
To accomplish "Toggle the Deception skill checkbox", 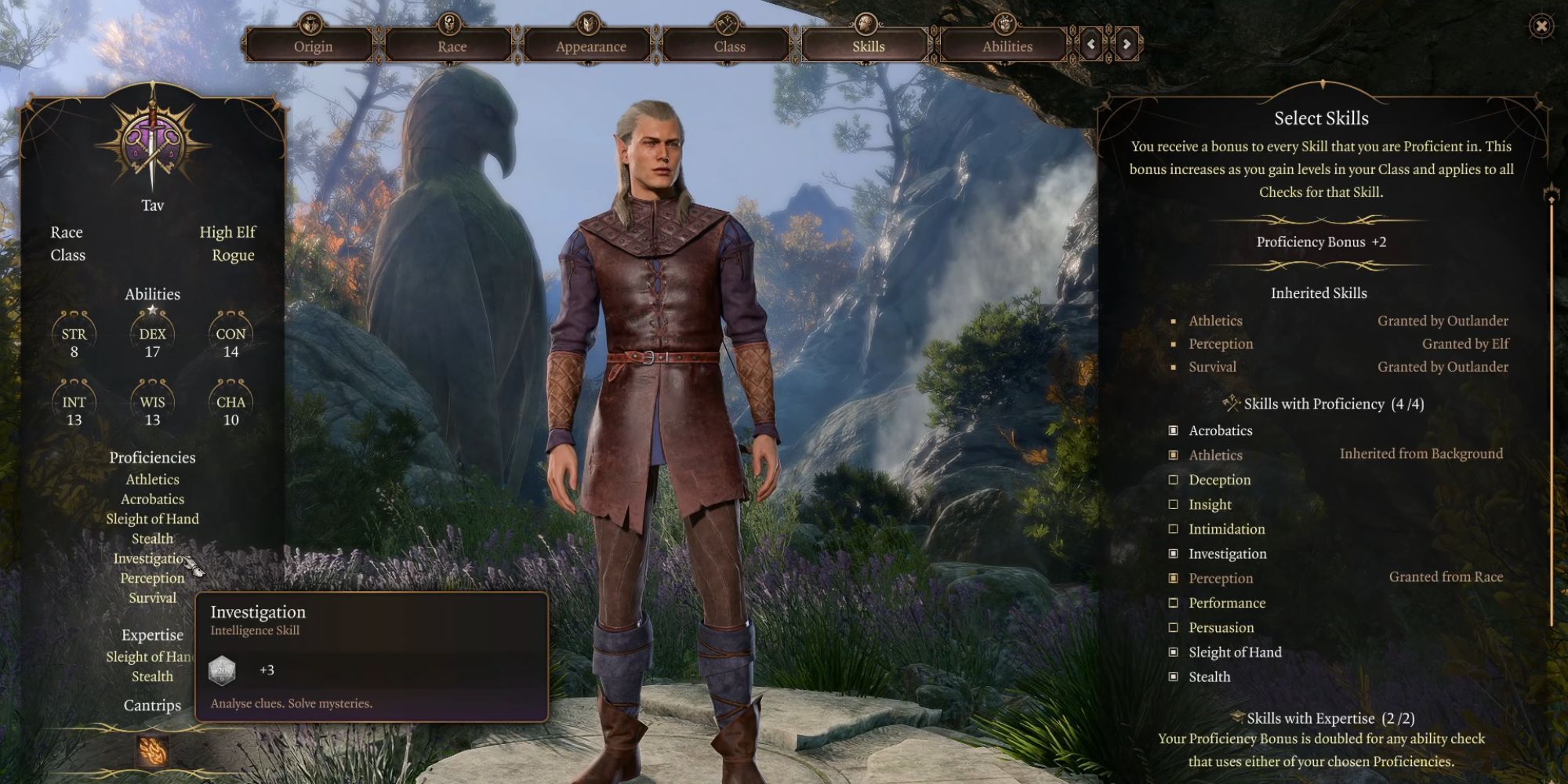I will 1174,480.
